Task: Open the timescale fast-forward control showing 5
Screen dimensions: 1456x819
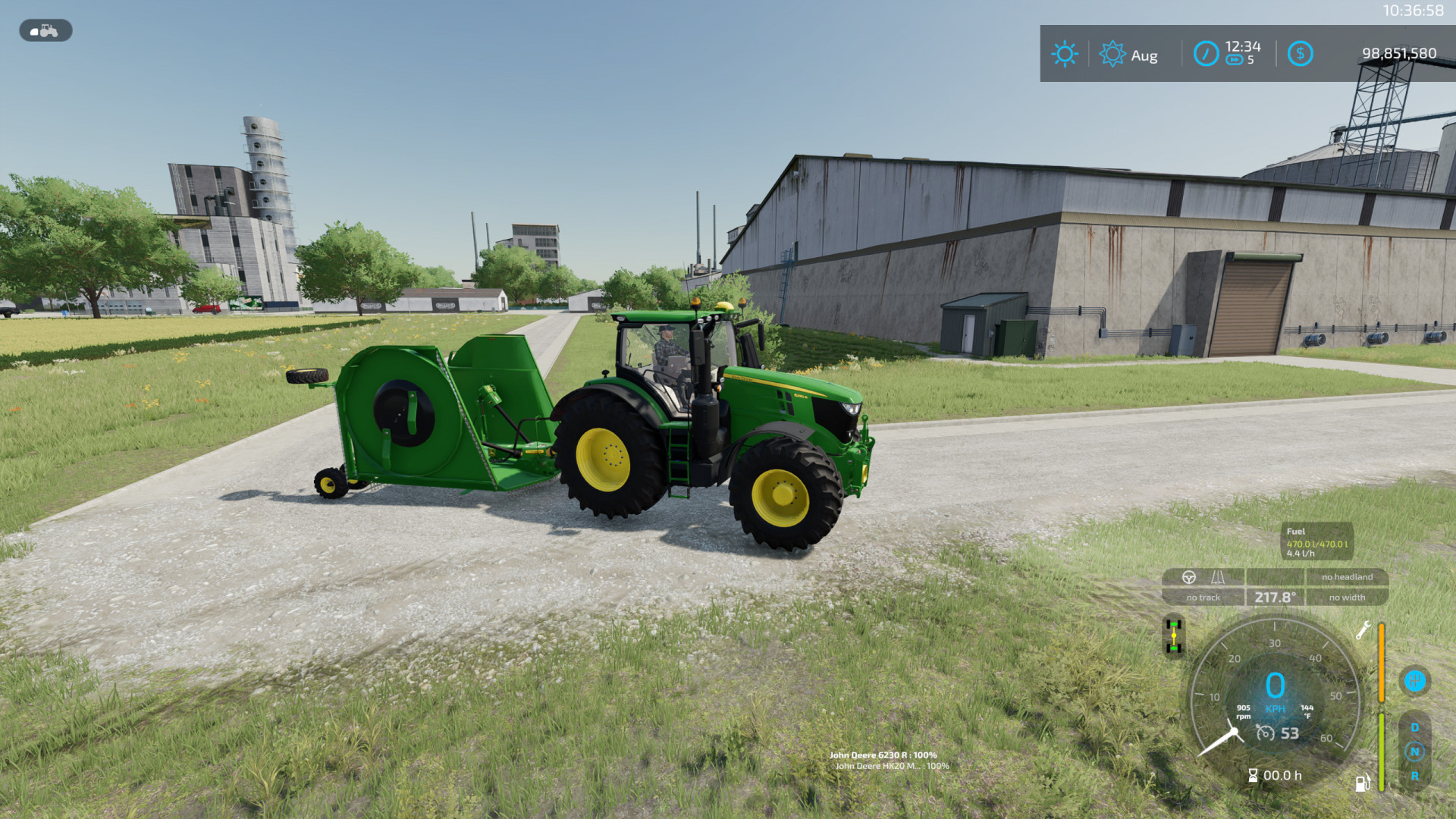Action: click(x=1235, y=58)
